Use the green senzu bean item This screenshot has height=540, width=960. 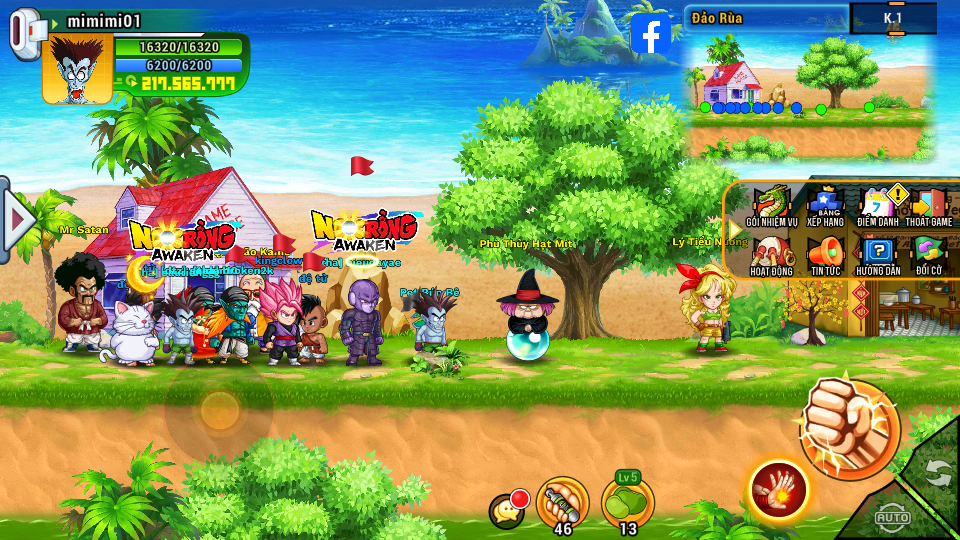(x=628, y=502)
